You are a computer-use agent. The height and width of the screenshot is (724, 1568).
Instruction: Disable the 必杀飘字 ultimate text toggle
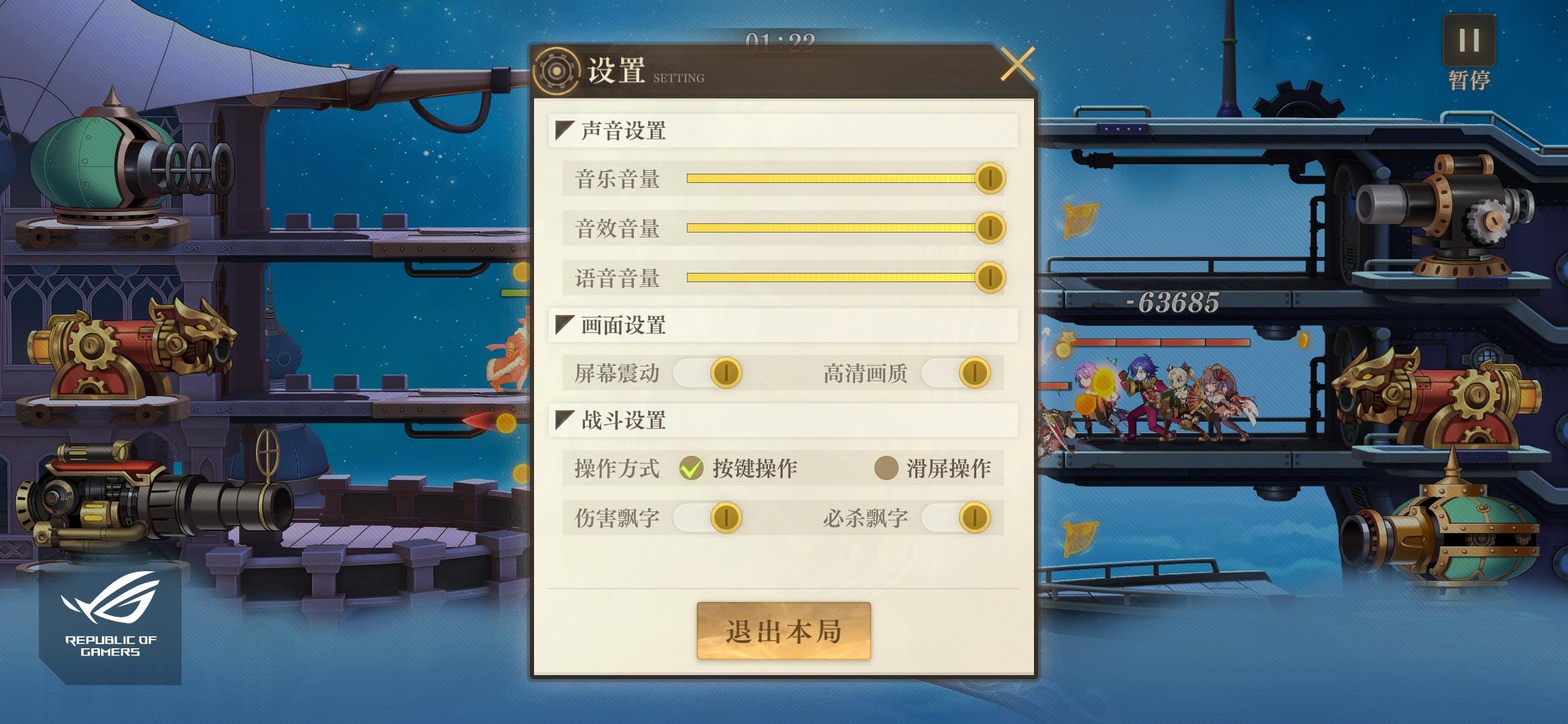975,518
